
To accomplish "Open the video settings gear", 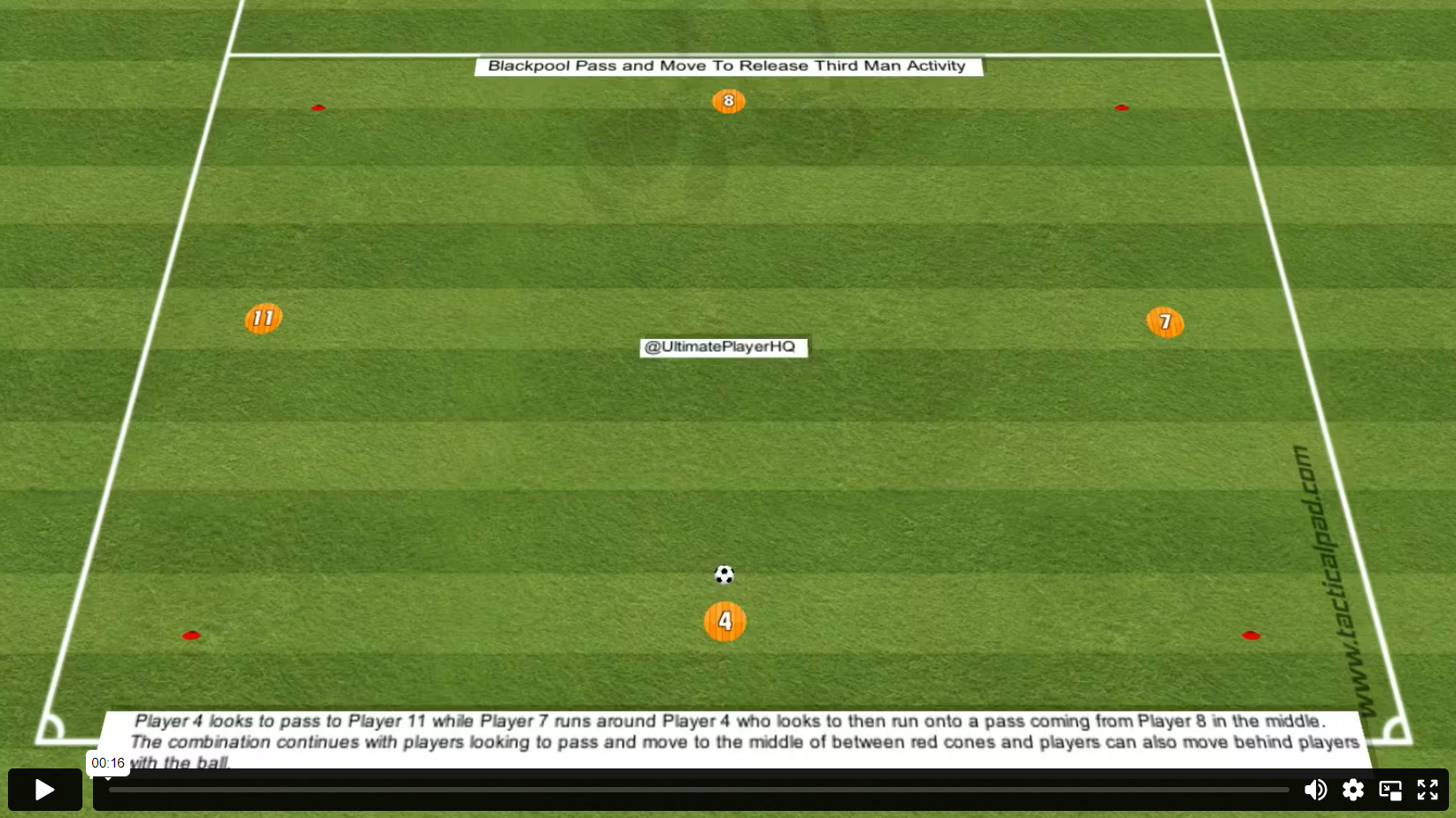I will pos(1353,789).
